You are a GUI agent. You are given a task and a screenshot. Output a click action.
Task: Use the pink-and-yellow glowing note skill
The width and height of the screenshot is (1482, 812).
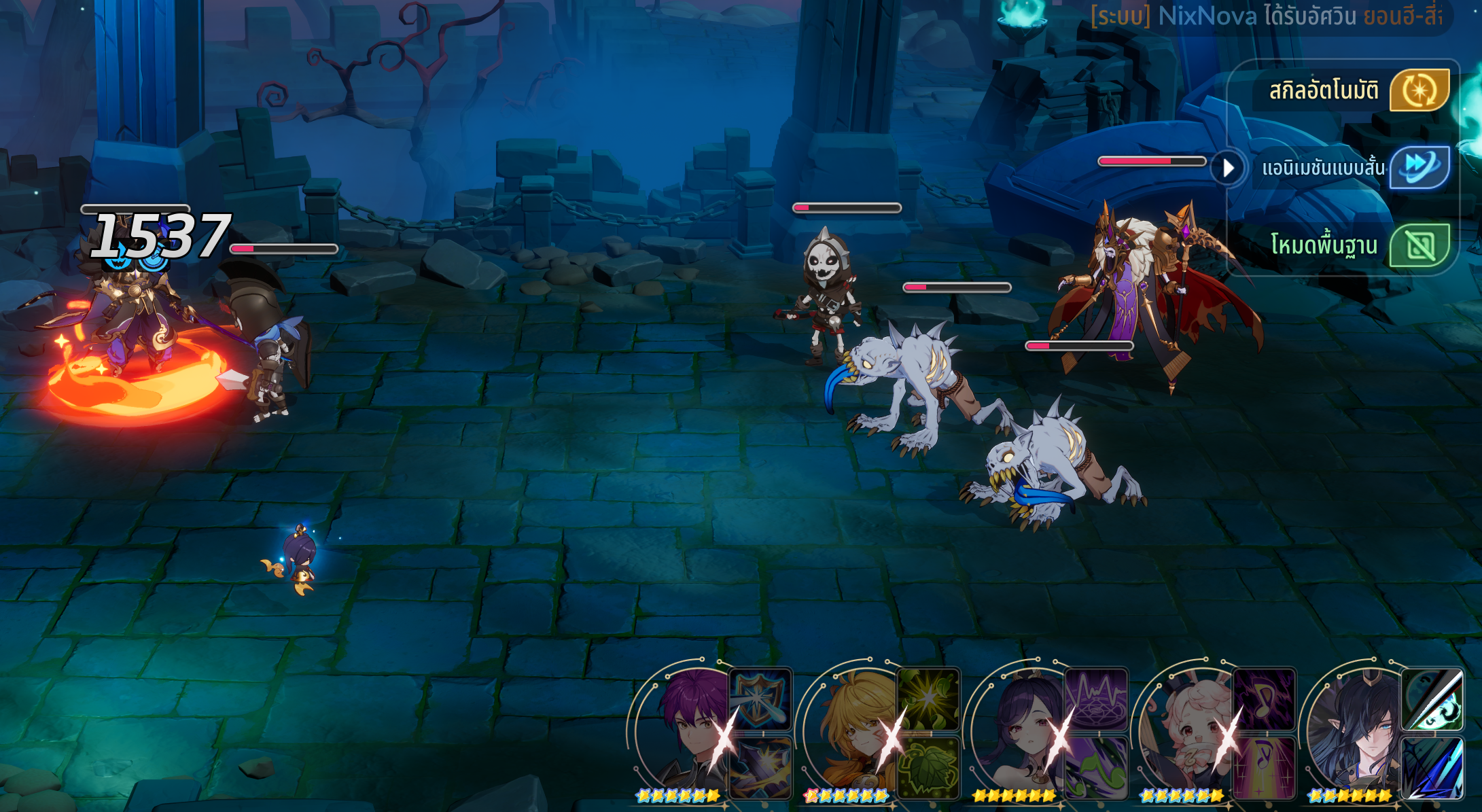pyautogui.click(x=1264, y=768)
